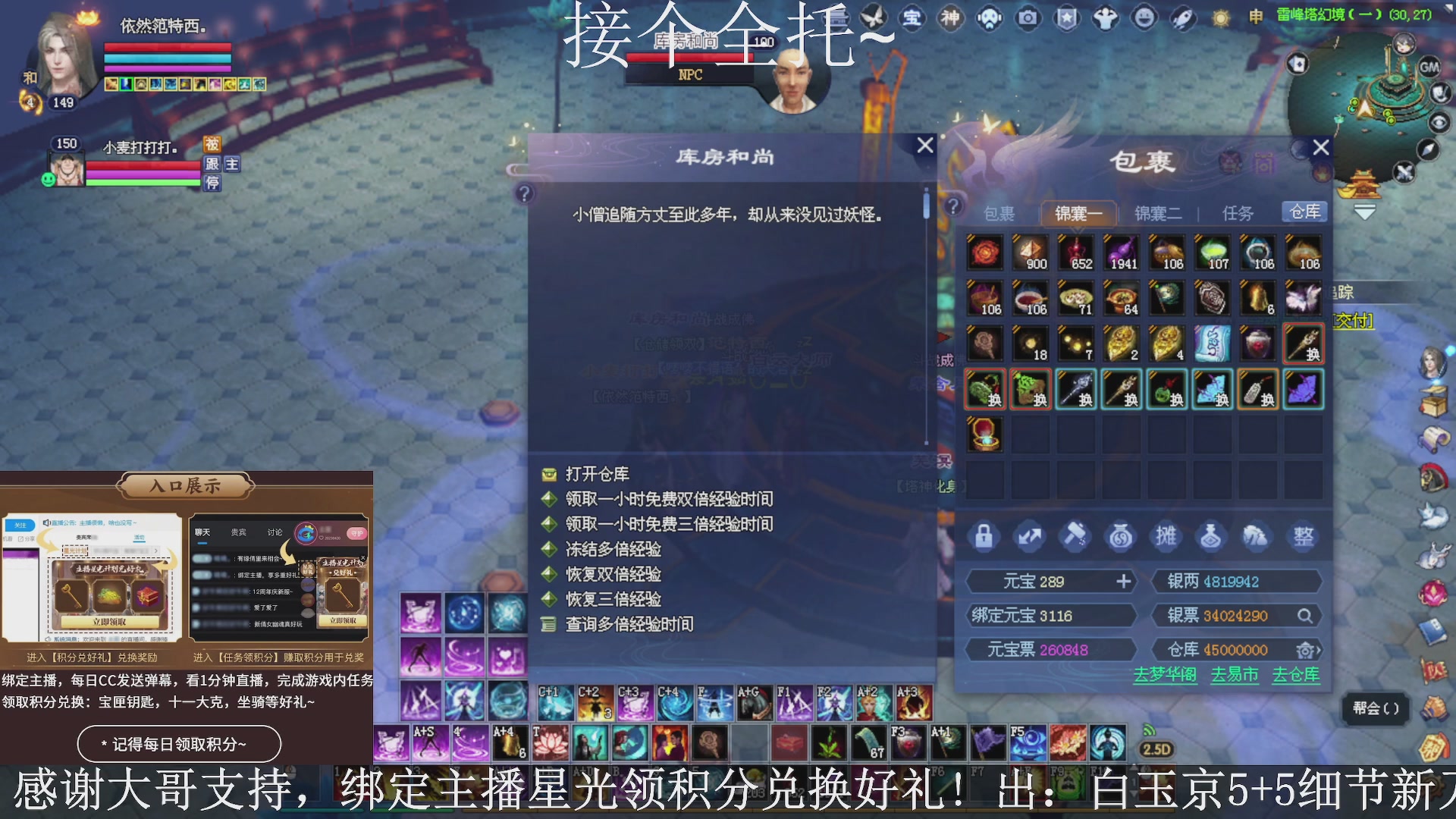Expand the warehouse arrow next to 仓库 45000000
Screen dimensions: 1456x819
(1307, 649)
